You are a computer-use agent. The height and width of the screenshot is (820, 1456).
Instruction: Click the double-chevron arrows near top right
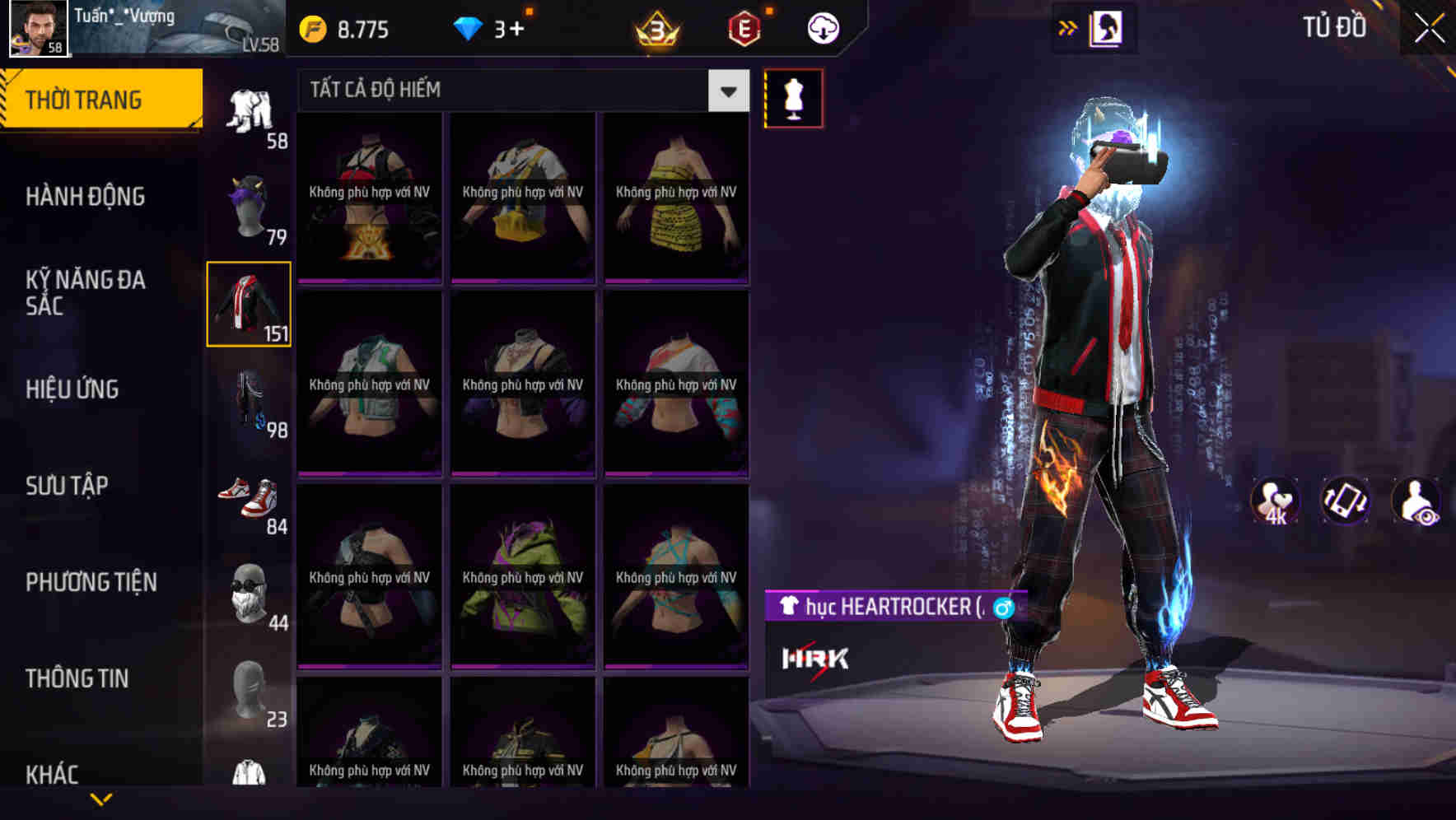(1068, 27)
